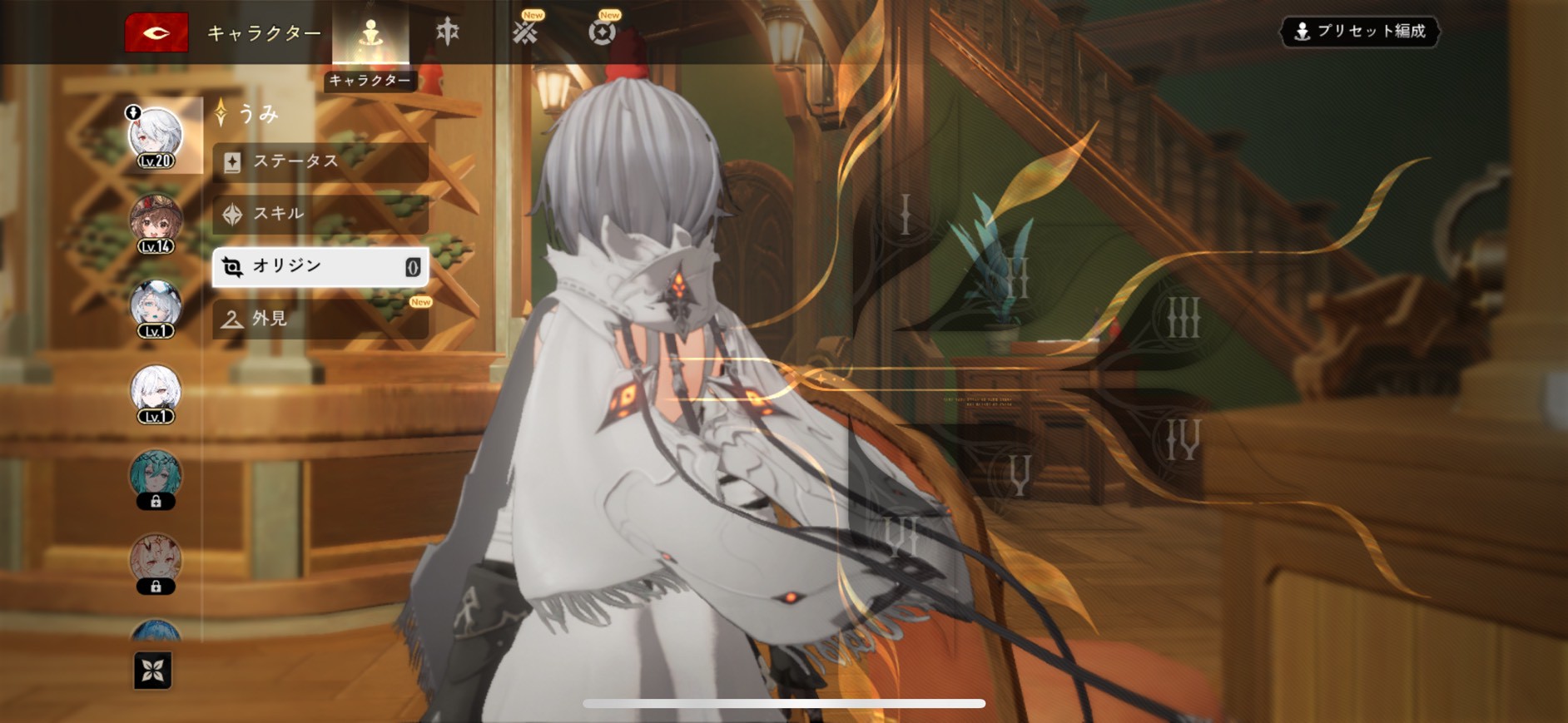Select Origin node IV
Image resolution: width=1568 pixels, height=723 pixels.
(1182, 438)
